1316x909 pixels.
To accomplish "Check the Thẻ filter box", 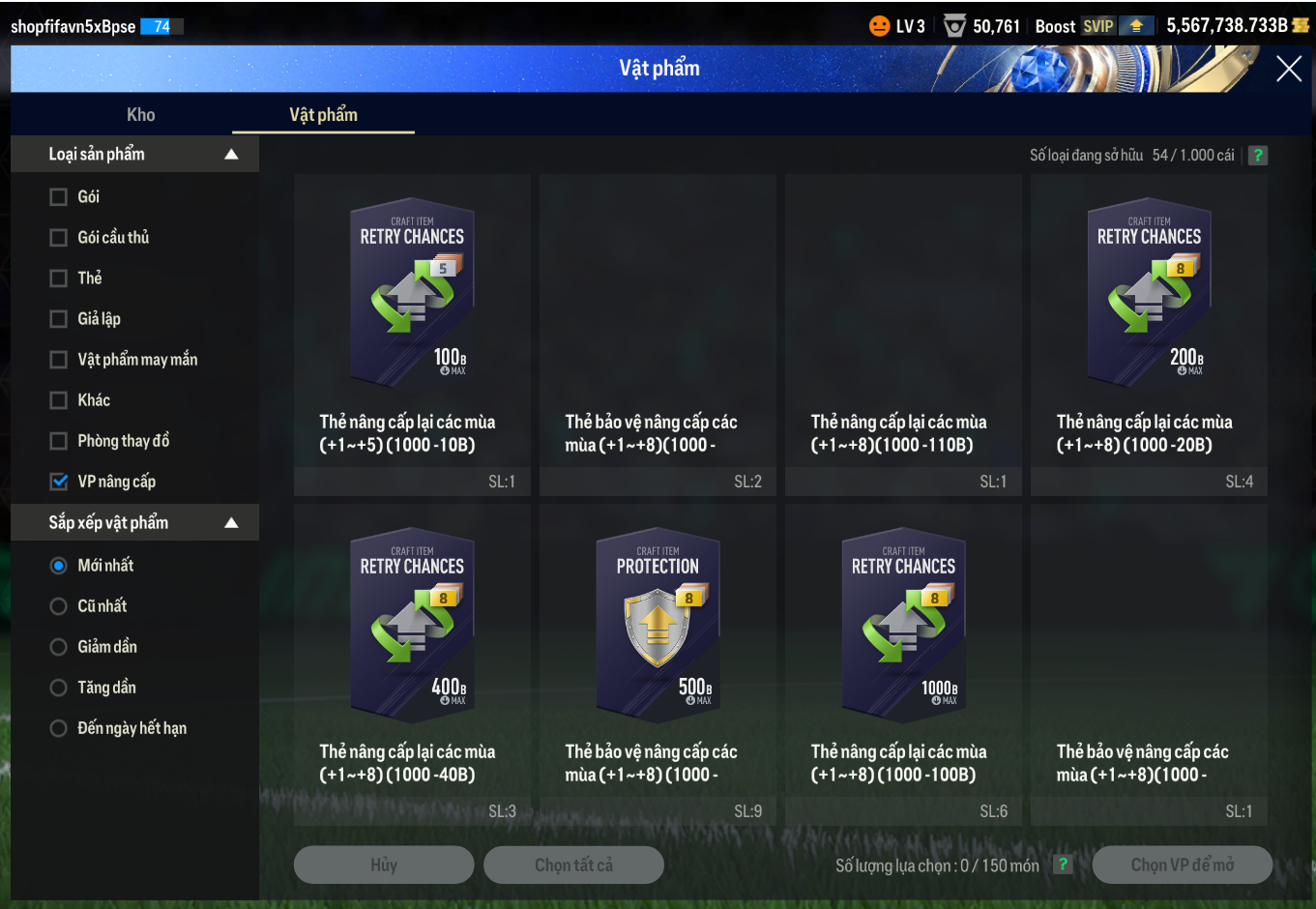I will tap(59, 279).
